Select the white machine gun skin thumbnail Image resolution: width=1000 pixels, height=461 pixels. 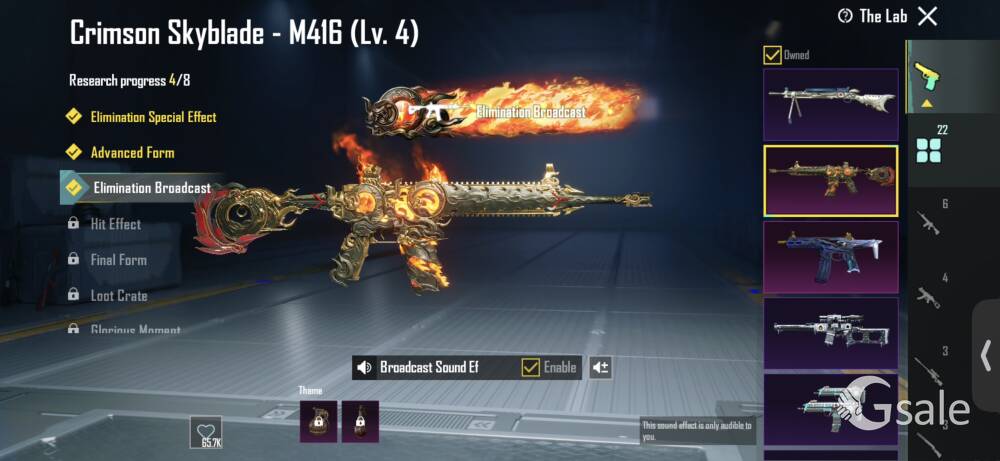[830, 104]
